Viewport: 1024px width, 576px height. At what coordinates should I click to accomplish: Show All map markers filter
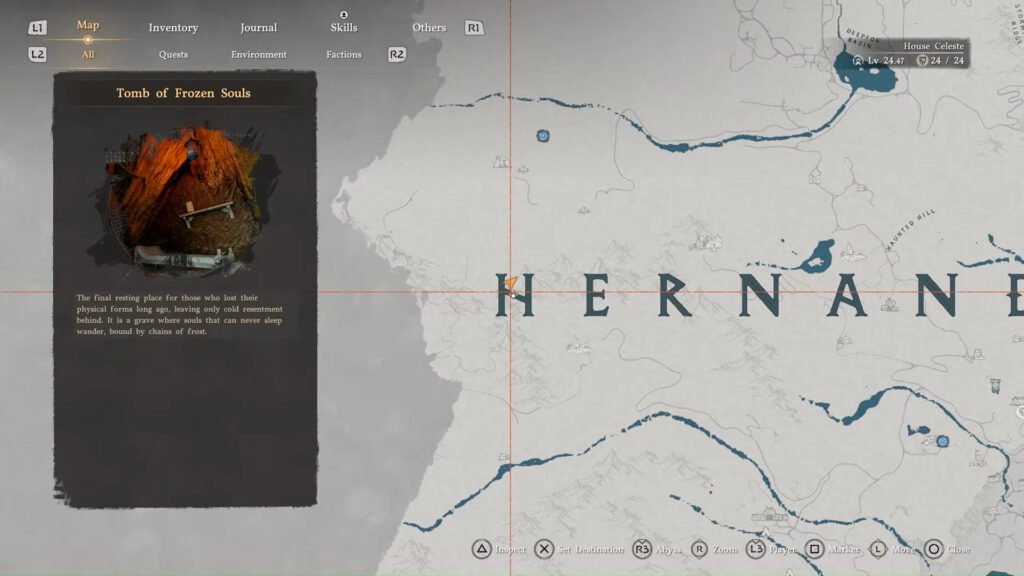[88, 55]
